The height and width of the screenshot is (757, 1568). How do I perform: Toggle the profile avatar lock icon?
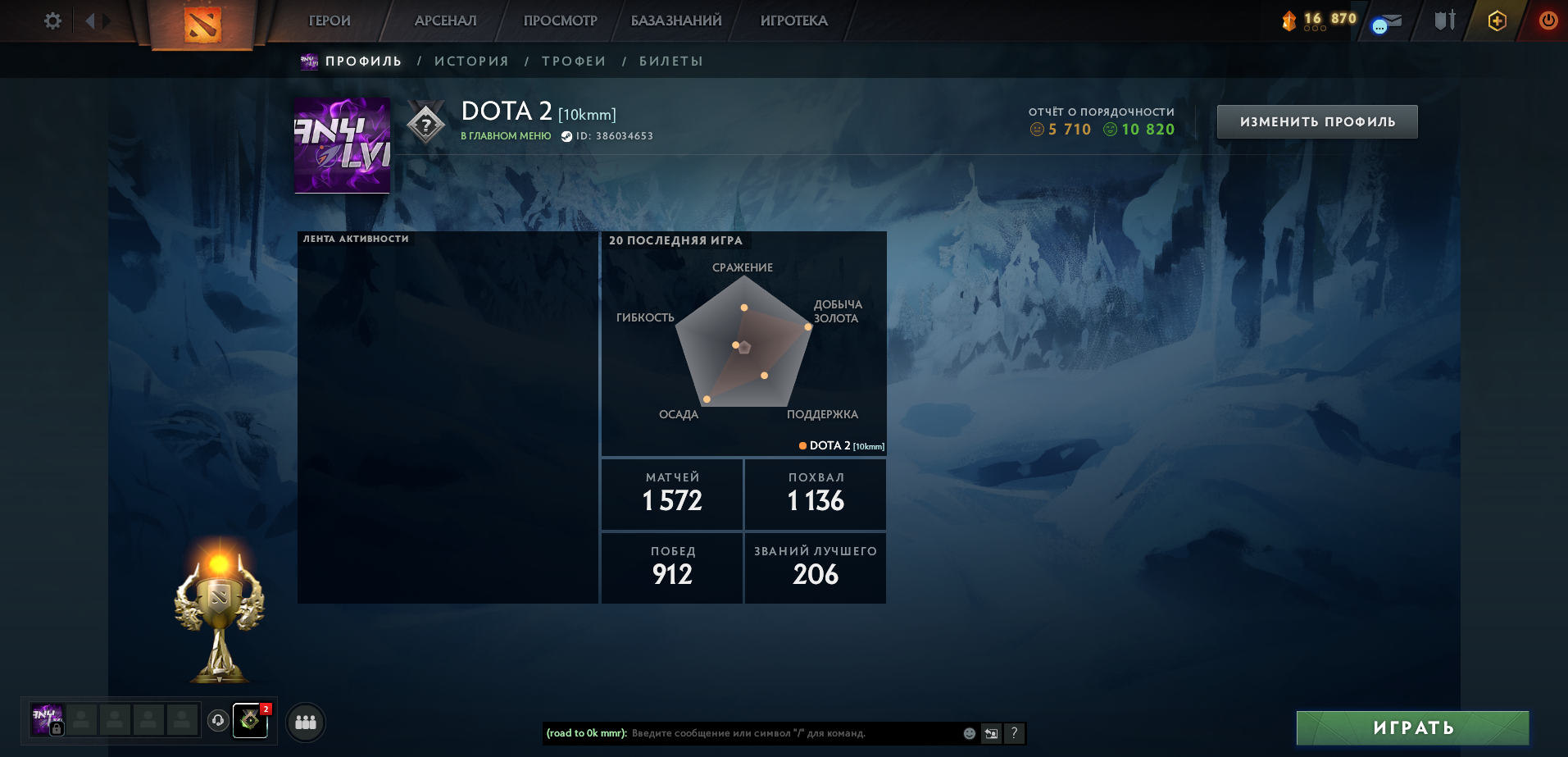click(x=57, y=728)
